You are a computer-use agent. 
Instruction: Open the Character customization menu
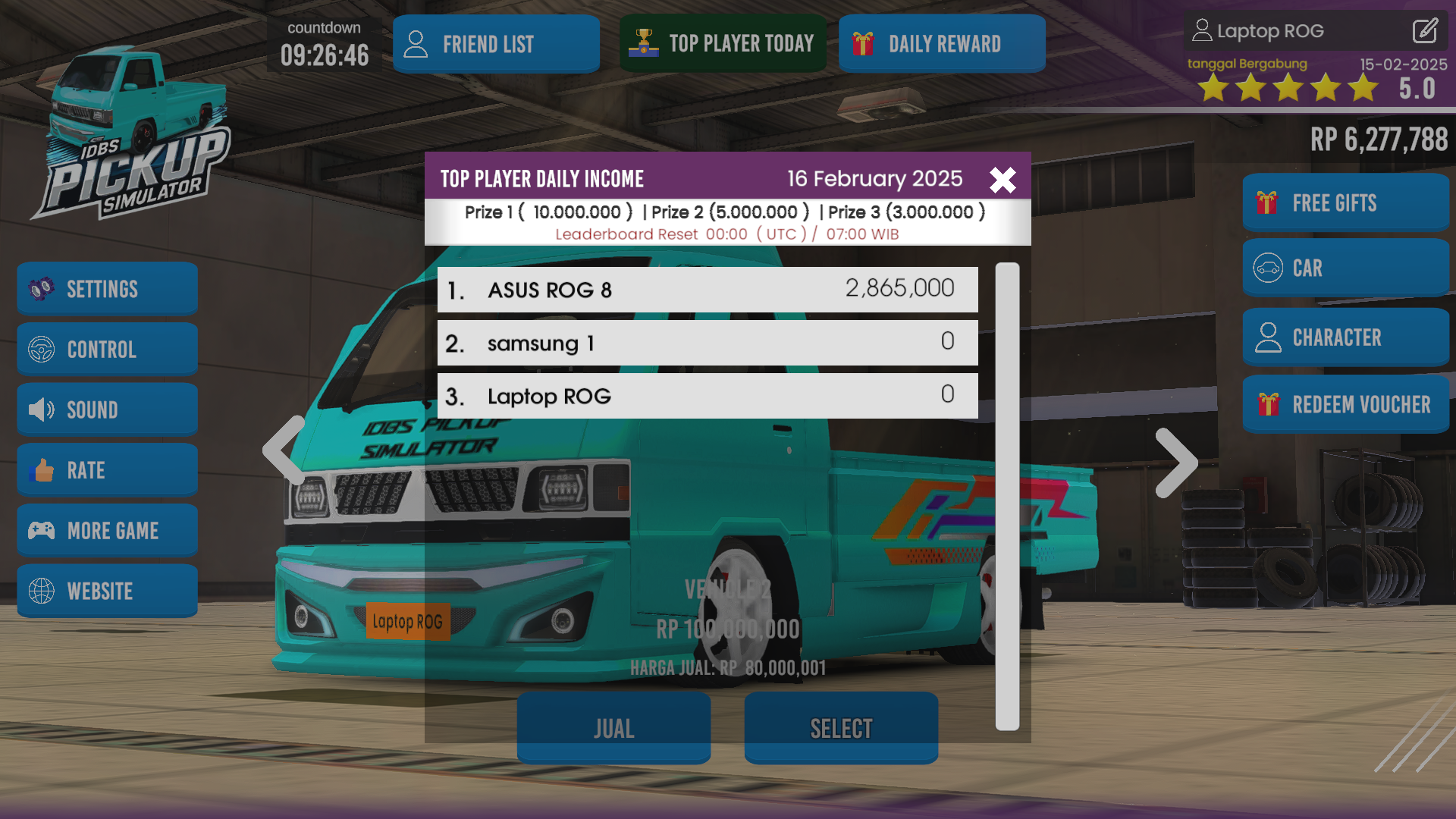click(x=1345, y=337)
